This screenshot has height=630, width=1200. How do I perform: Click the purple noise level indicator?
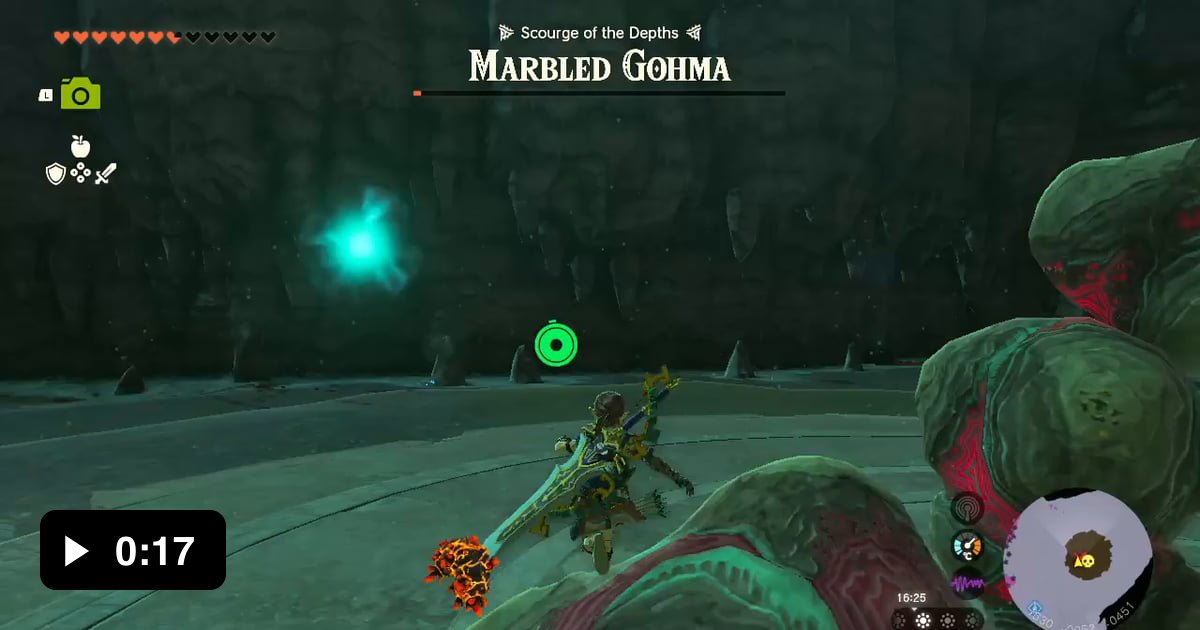(x=967, y=583)
